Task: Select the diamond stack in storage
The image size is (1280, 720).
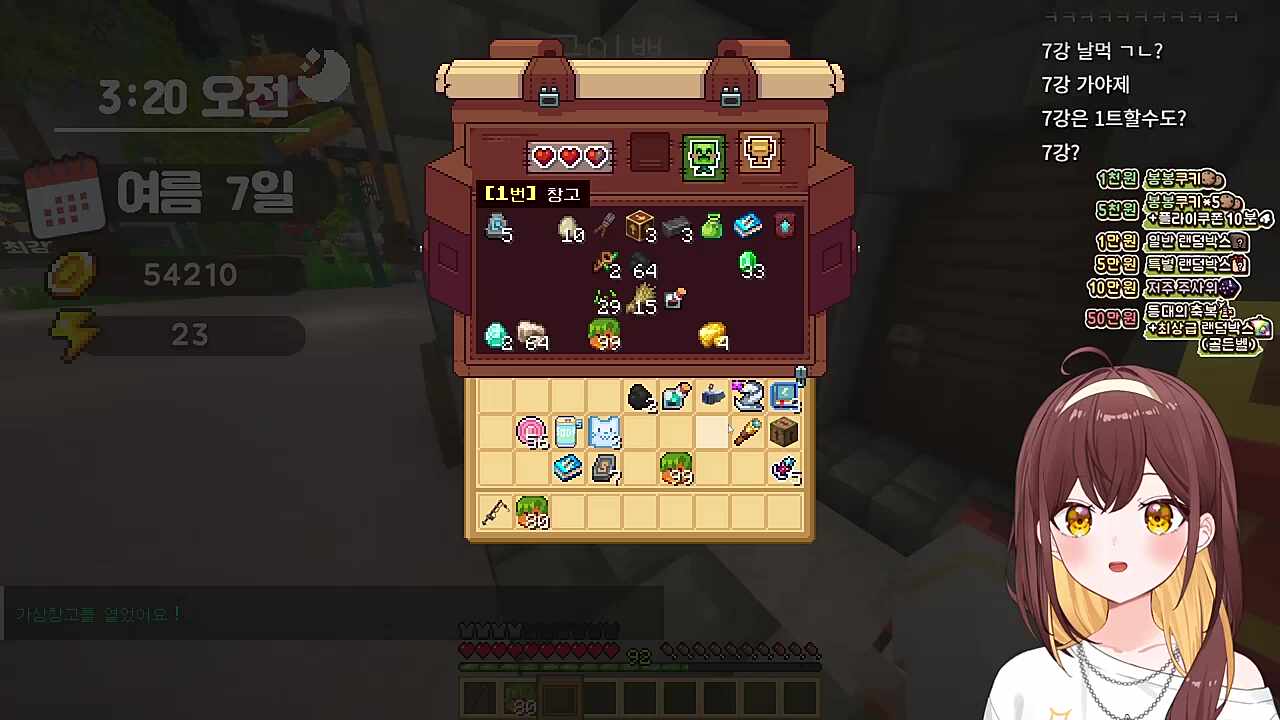Action: (x=497, y=335)
